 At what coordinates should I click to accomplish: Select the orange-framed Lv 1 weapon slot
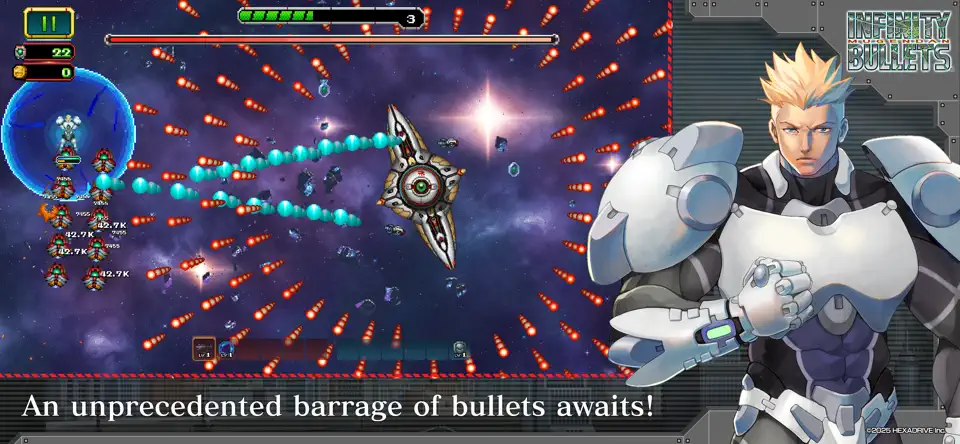(x=205, y=348)
